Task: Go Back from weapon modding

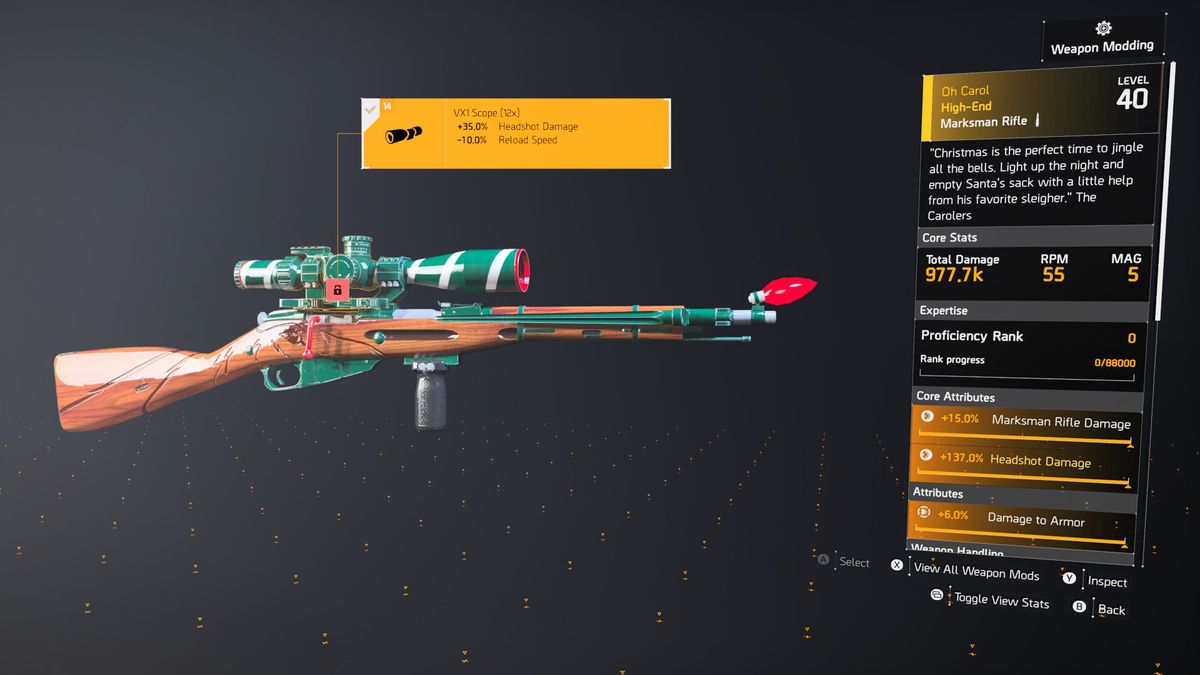Action: coord(1110,609)
